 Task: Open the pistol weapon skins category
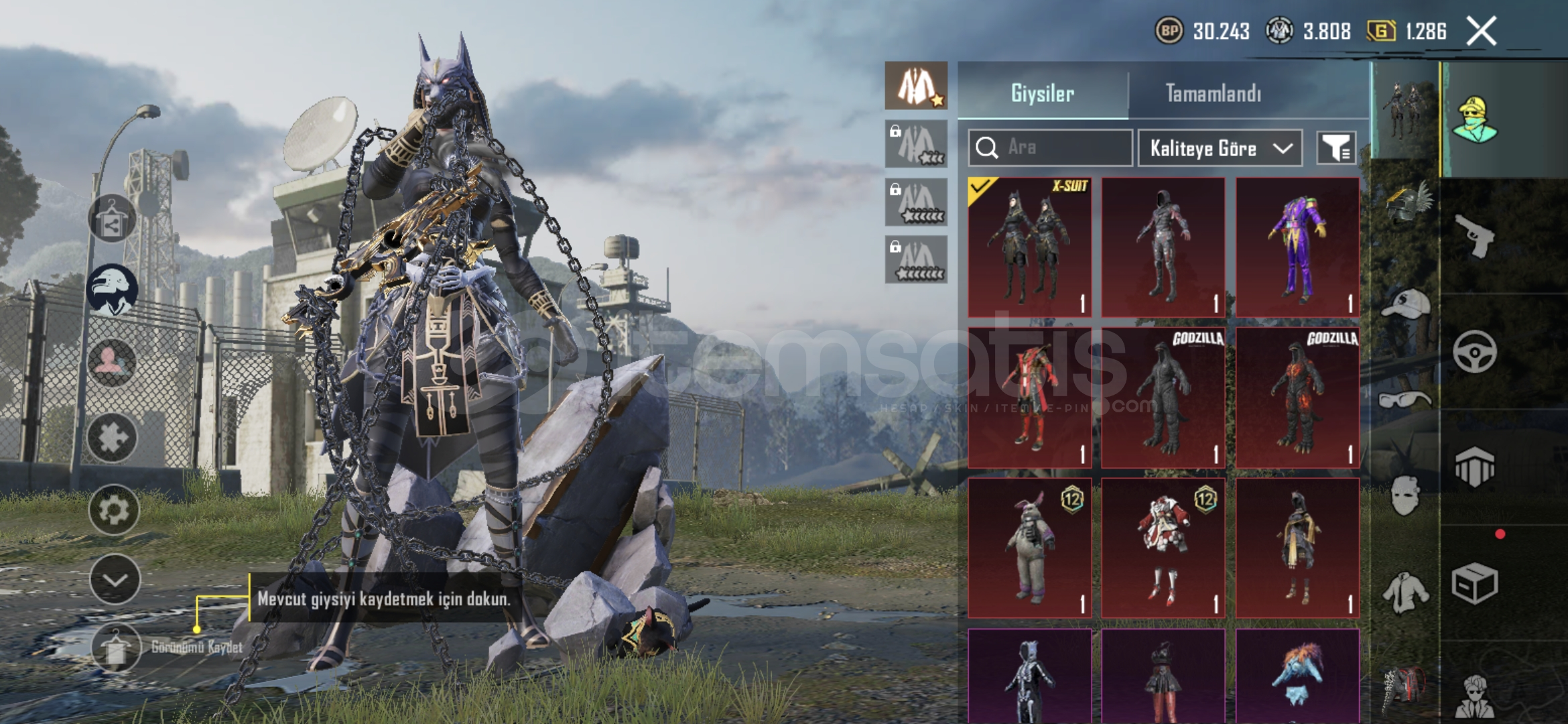click(x=1474, y=236)
